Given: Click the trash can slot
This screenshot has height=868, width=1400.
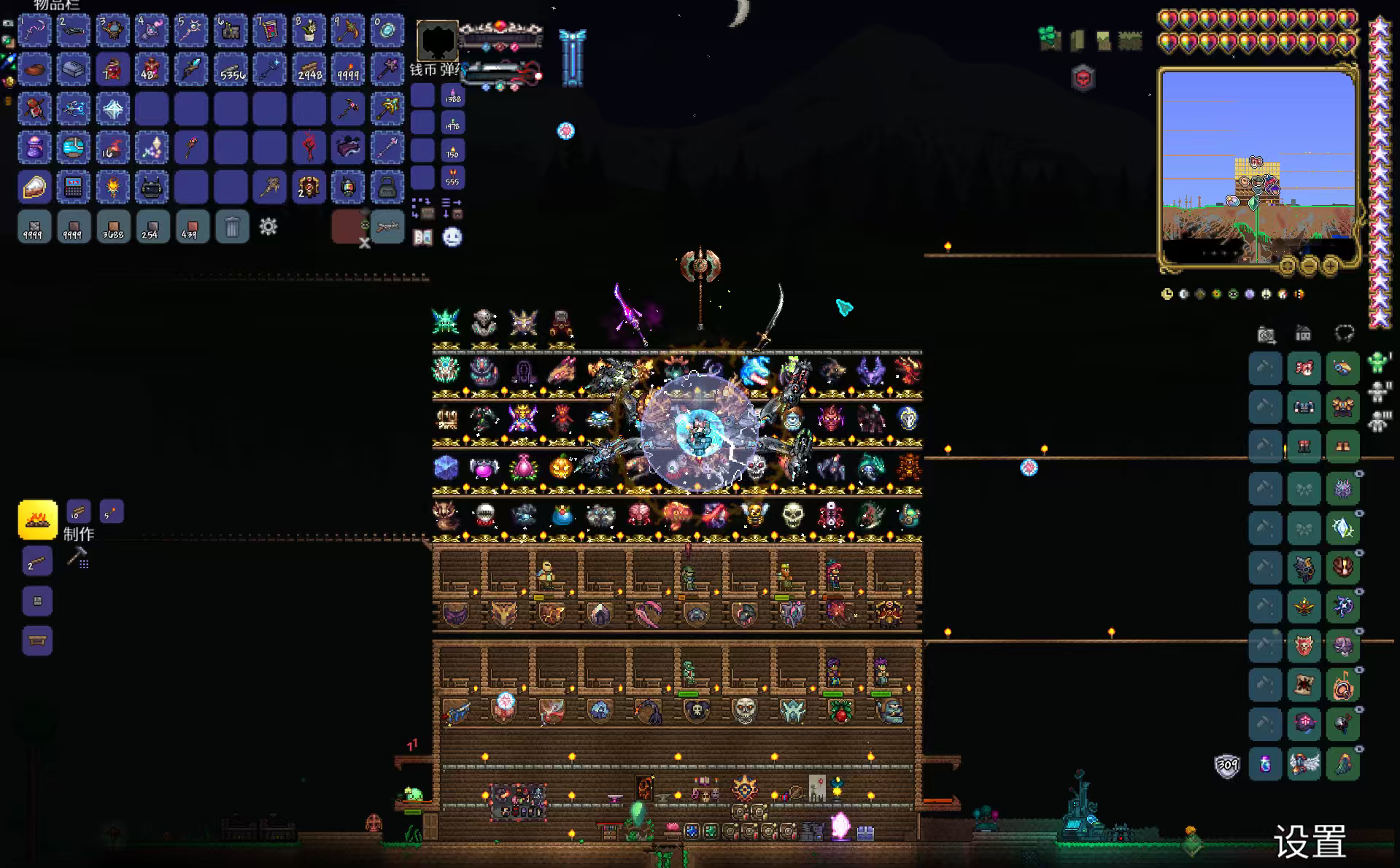Looking at the screenshot, I should (x=232, y=227).
